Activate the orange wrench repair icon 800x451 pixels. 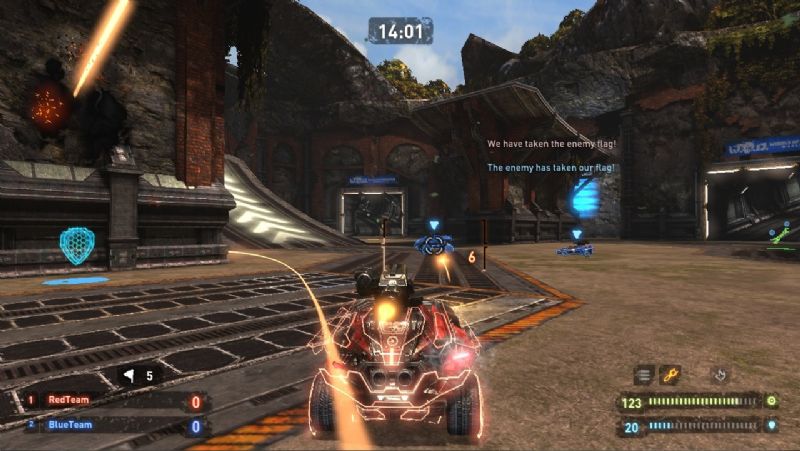pos(670,375)
